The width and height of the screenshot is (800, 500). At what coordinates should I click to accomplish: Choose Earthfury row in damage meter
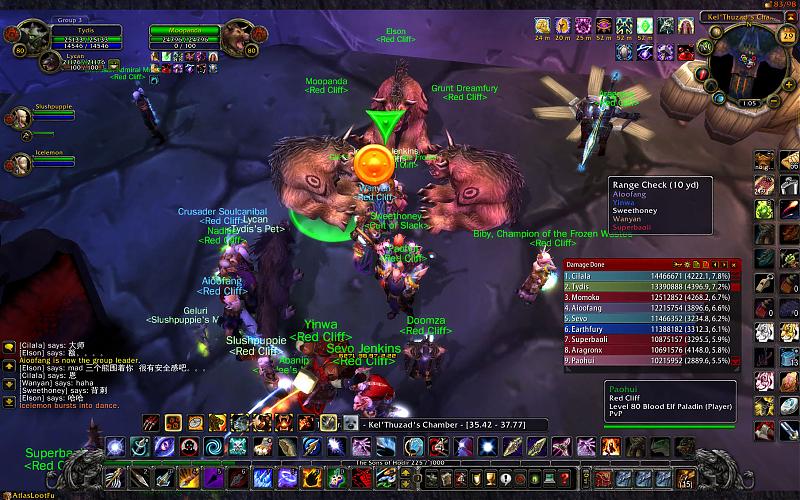point(652,327)
